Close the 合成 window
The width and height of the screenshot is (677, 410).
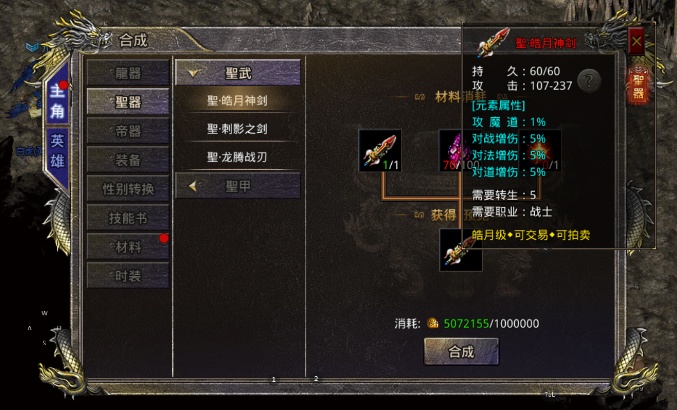click(x=636, y=41)
